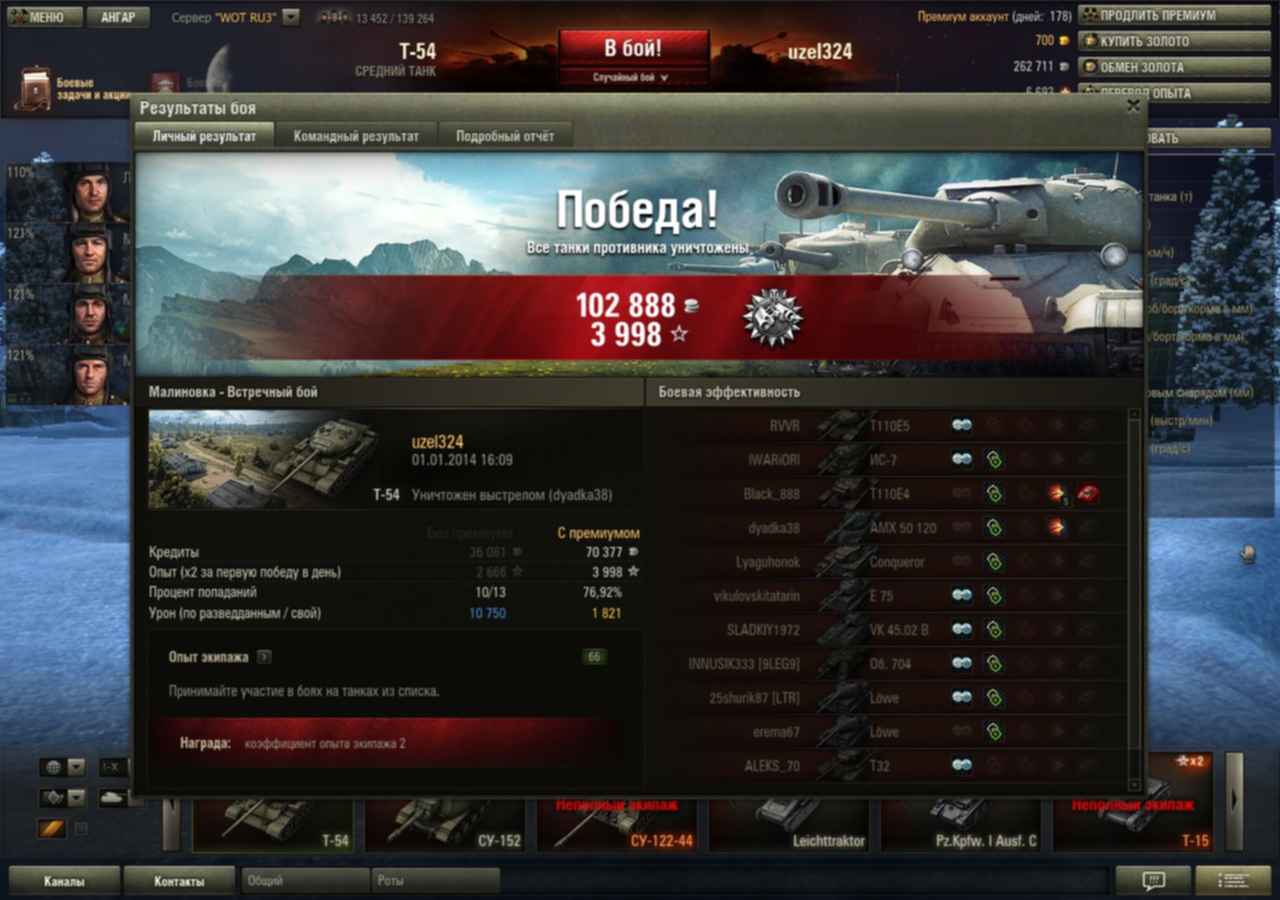Screen dimensions: 1280x900
Task: Click Продлить премиум button
Action: pyautogui.click(x=1158, y=15)
